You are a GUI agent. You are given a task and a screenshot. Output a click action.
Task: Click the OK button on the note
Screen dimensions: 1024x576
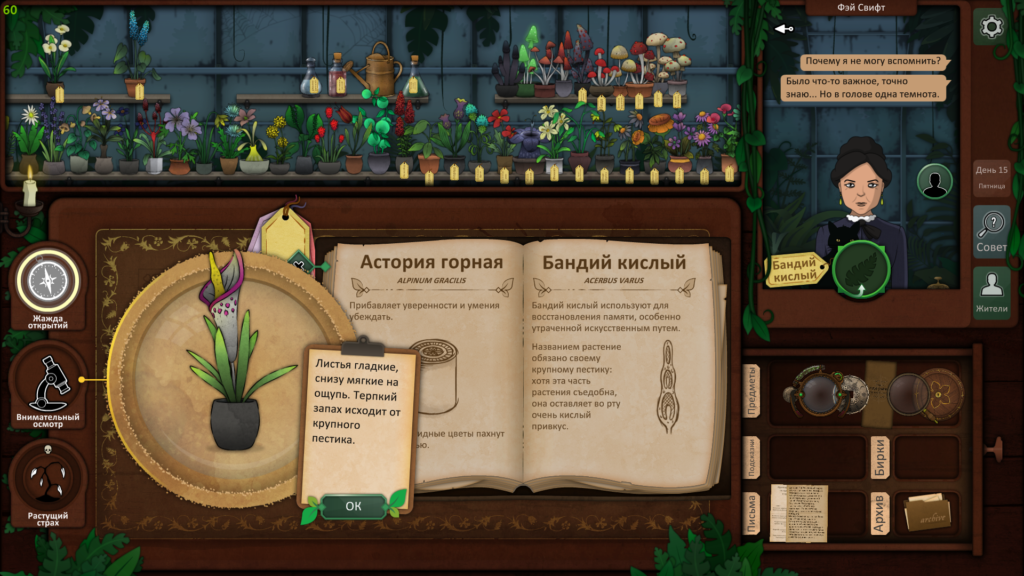tap(353, 506)
